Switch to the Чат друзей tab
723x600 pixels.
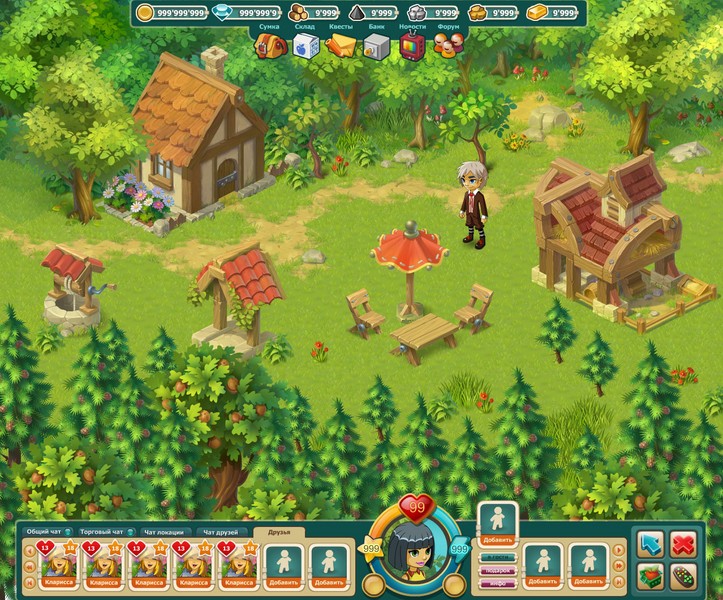click(x=221, y=533)
